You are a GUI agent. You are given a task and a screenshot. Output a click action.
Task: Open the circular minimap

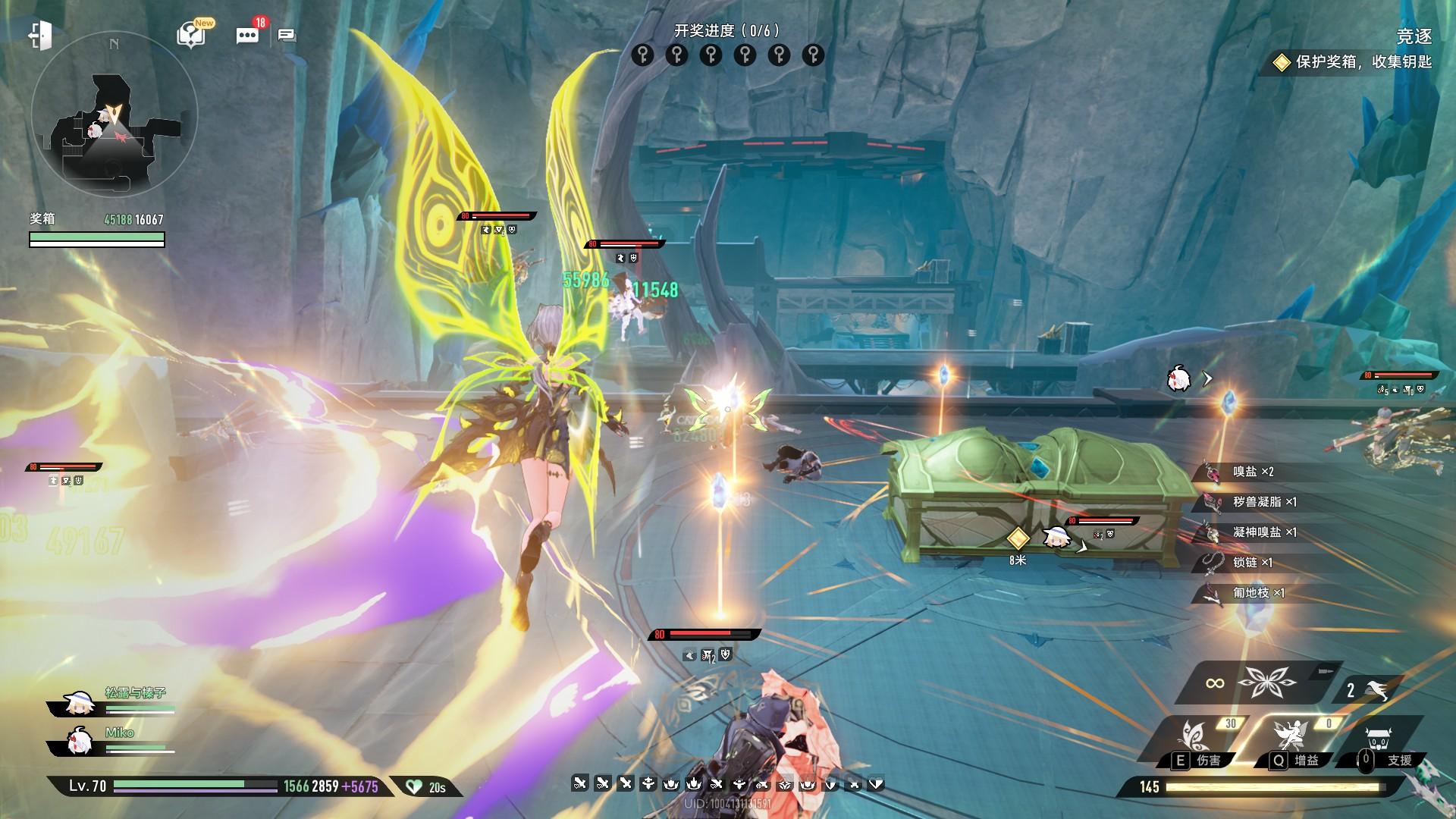click(114, 115)
